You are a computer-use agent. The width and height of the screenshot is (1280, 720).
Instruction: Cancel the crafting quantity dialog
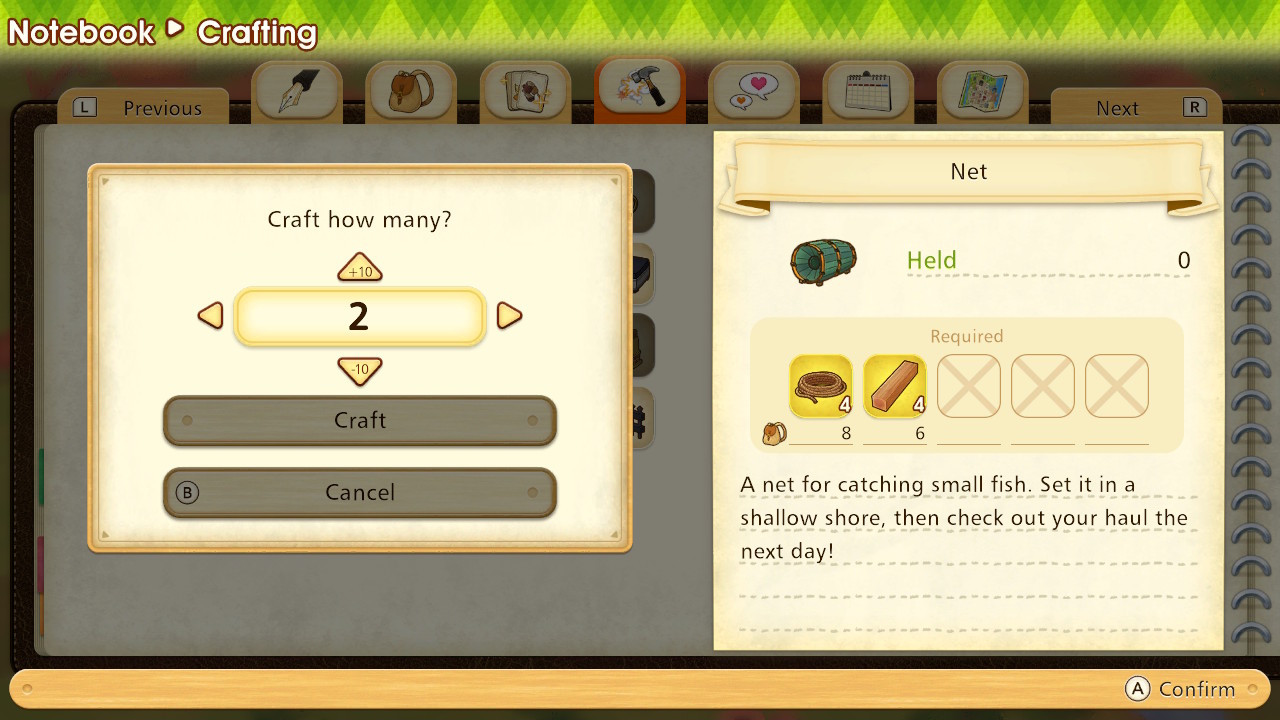pos(360,492)
